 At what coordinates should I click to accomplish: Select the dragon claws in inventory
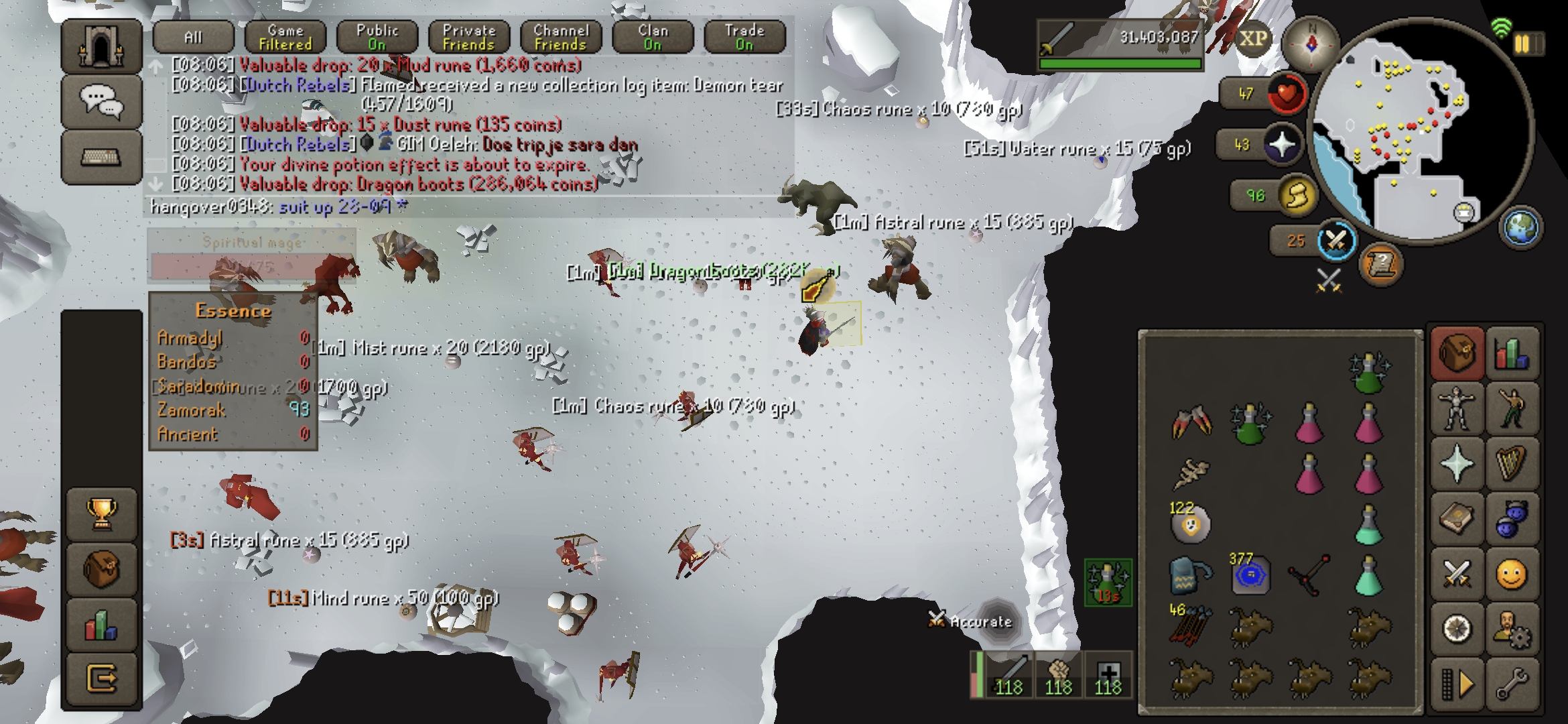point(1191,422)
